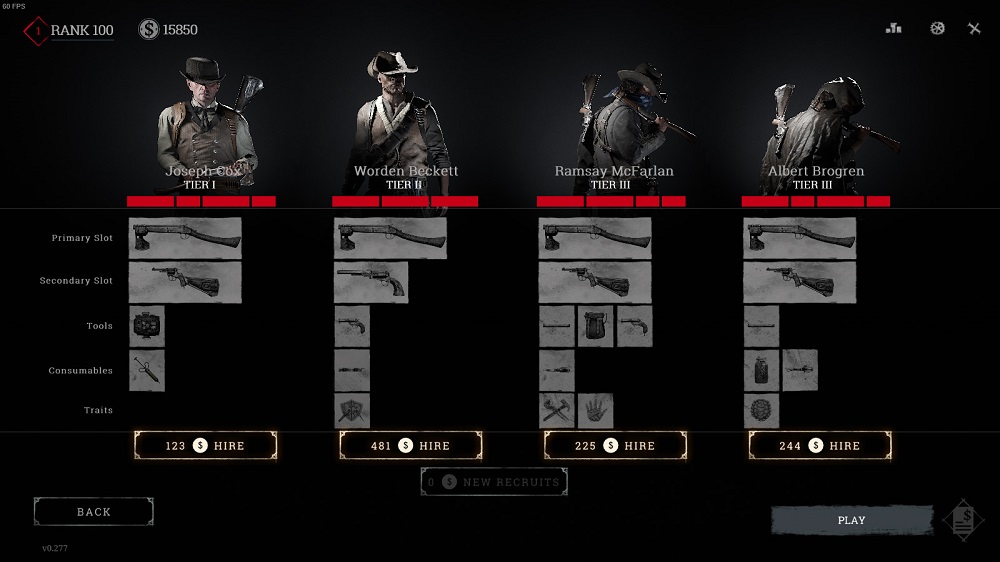The width and height of the screenshot is (1000, 562).
Task: Start the match with Play
Action: tap(851, 521)
